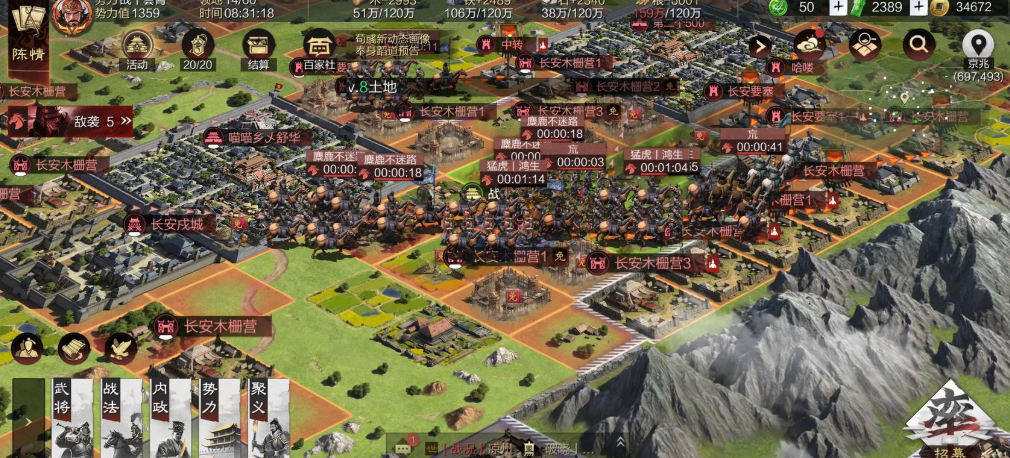Open the cloud icon with red dot

(x=808, y=44)
